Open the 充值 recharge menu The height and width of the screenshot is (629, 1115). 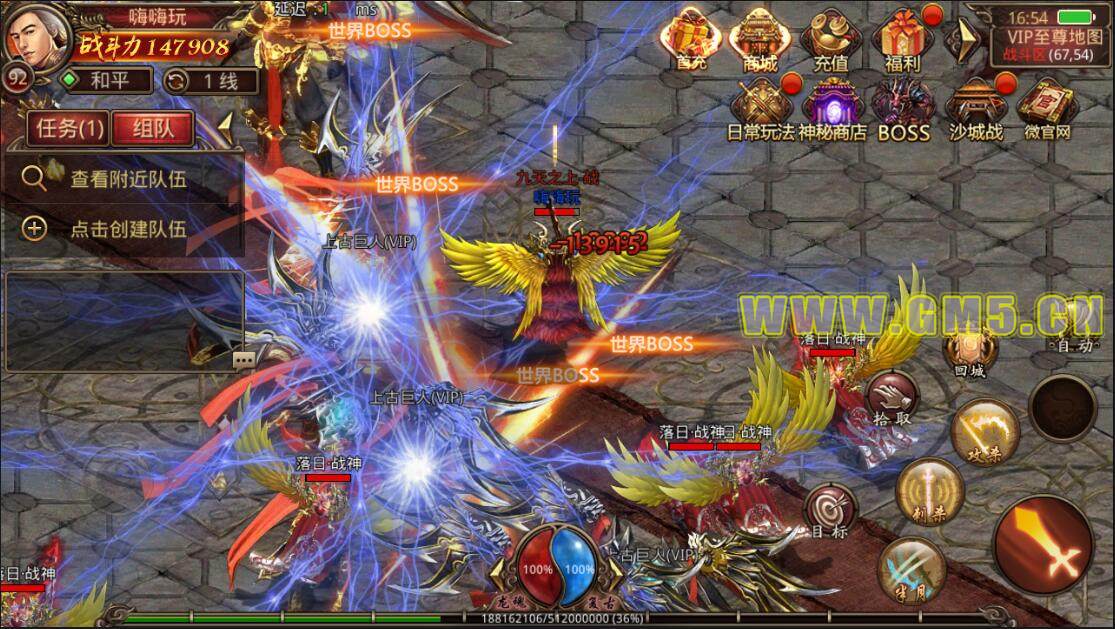830,41
